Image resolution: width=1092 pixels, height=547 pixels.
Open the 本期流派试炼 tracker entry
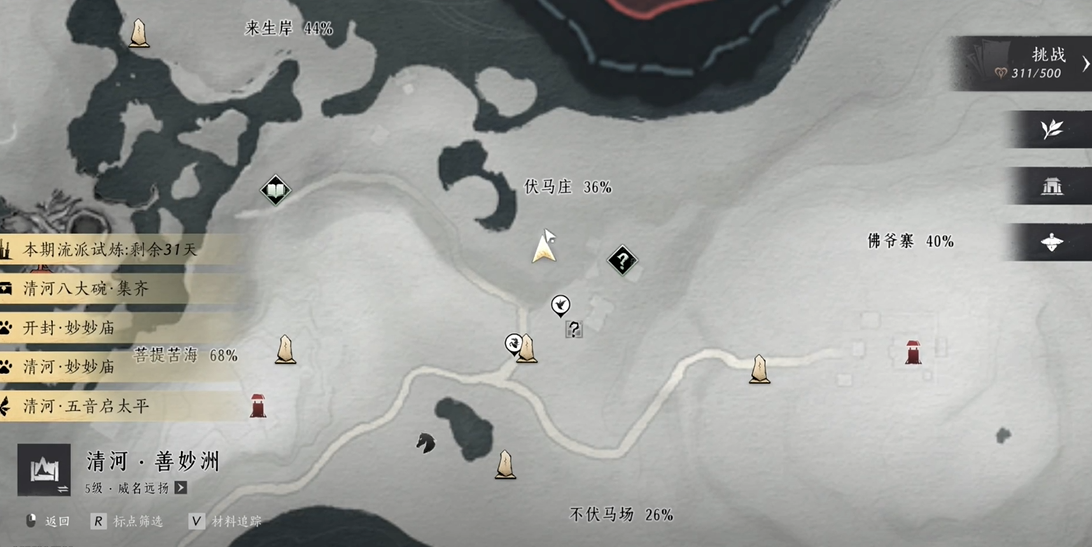(110, 250)
